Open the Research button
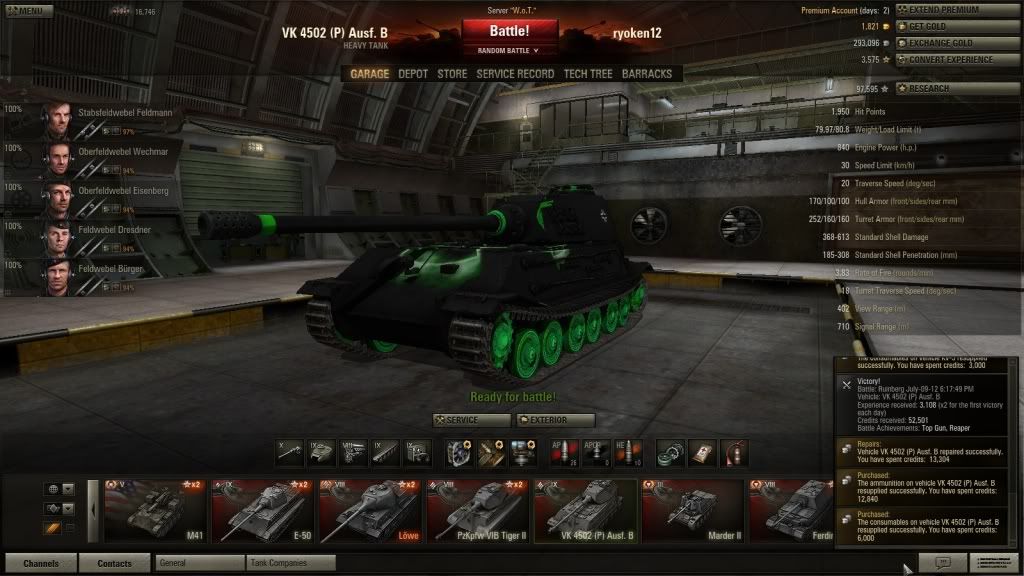1024x576 pixels. click(x=957, y=89)
